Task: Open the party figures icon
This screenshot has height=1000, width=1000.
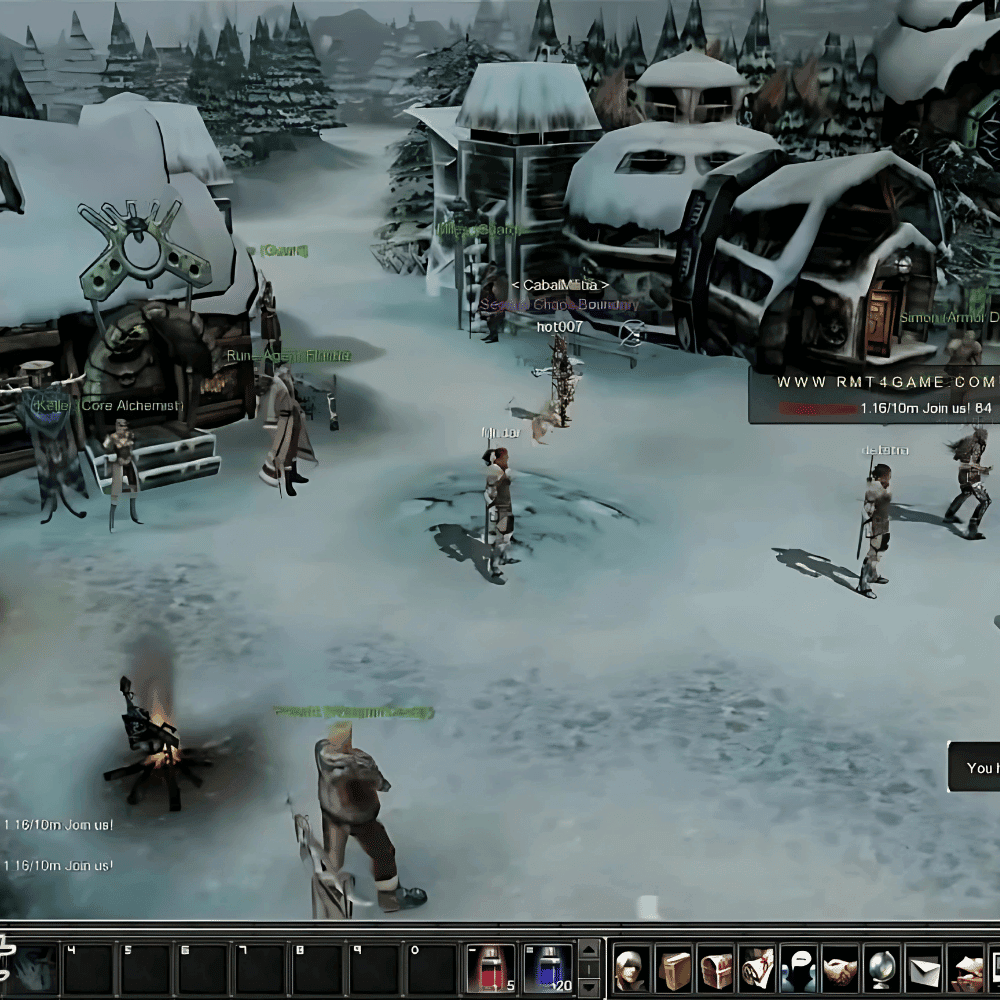Action: [x=799, y=969]
